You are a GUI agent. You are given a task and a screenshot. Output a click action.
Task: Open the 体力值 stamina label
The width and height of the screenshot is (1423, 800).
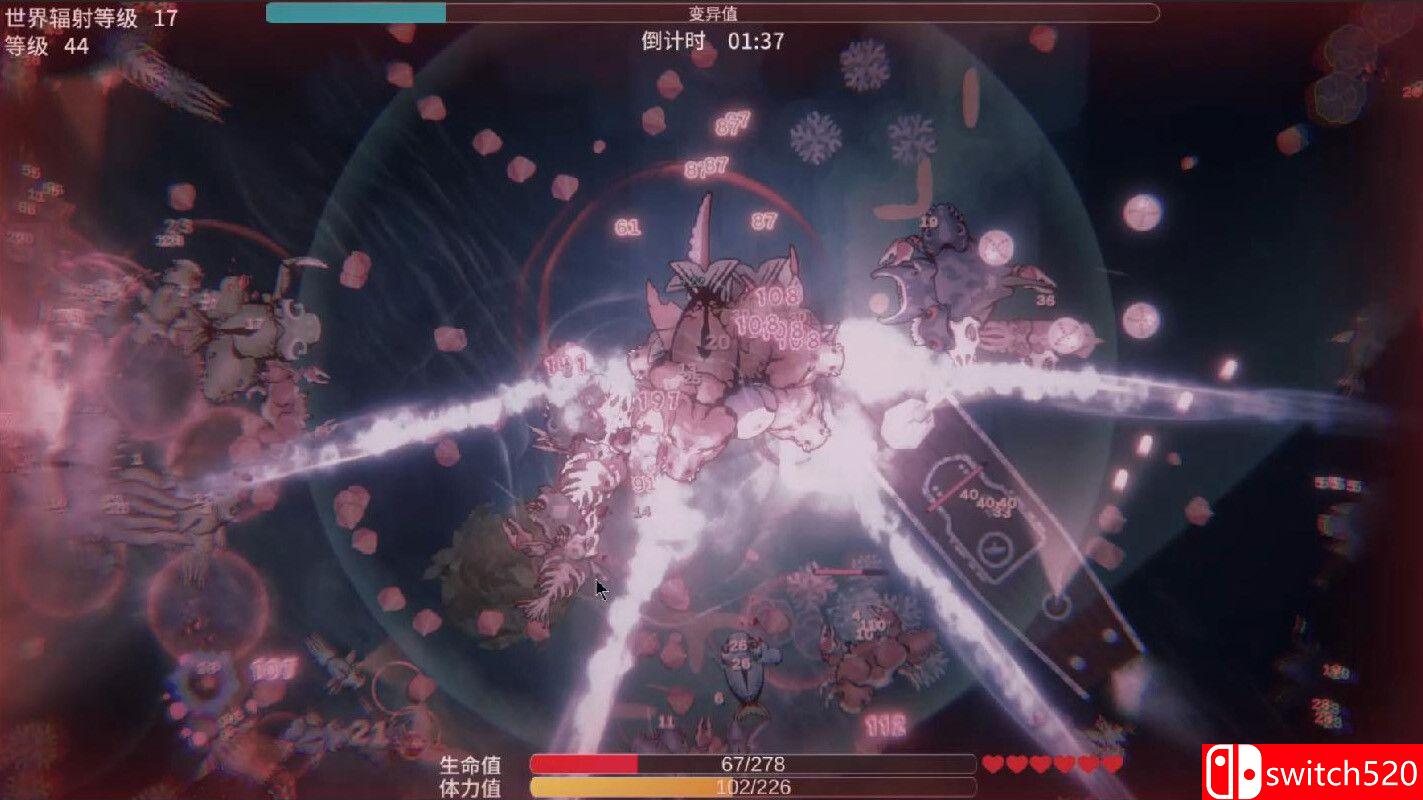click(470, 785)
